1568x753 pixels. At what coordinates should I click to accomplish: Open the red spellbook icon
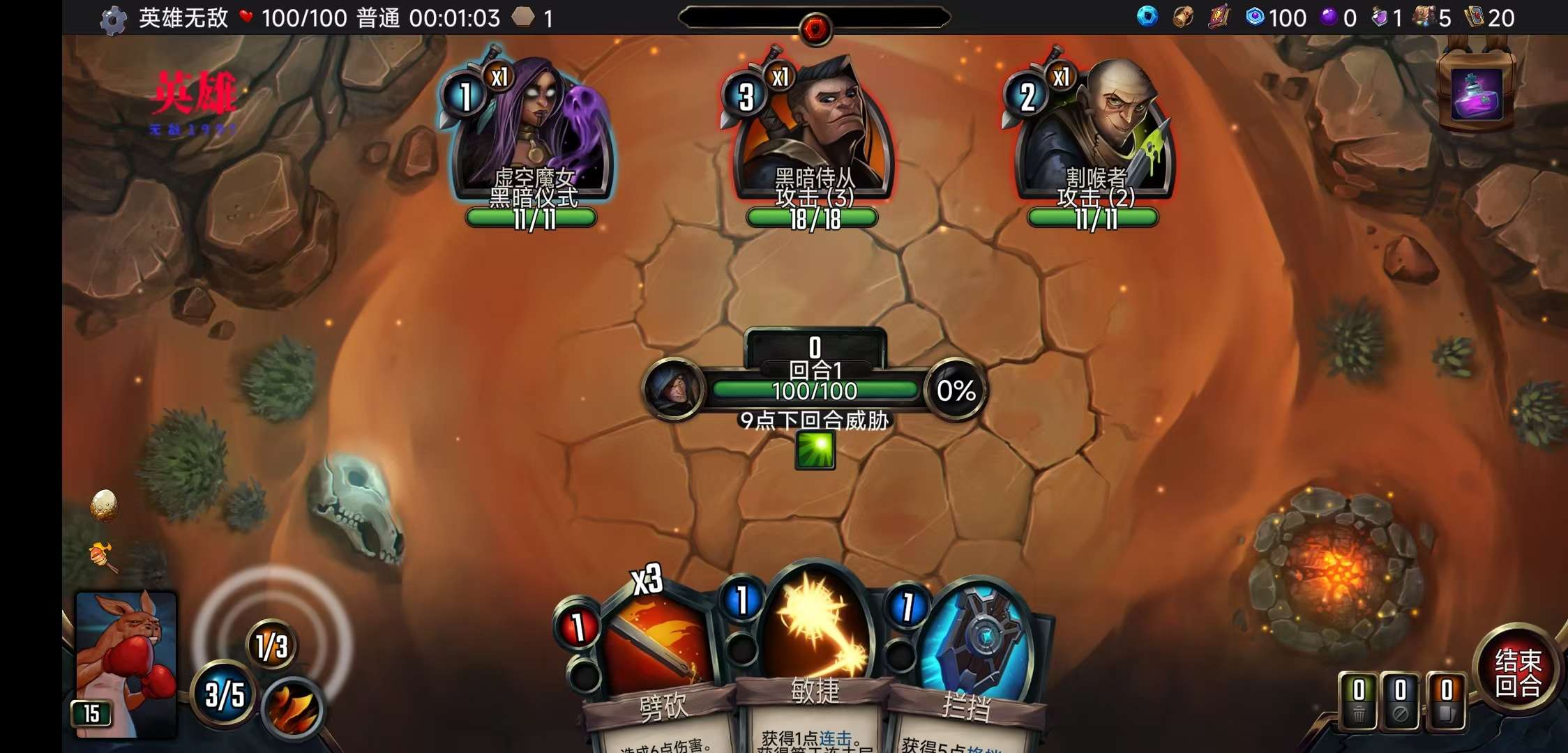pos(1219,17)
